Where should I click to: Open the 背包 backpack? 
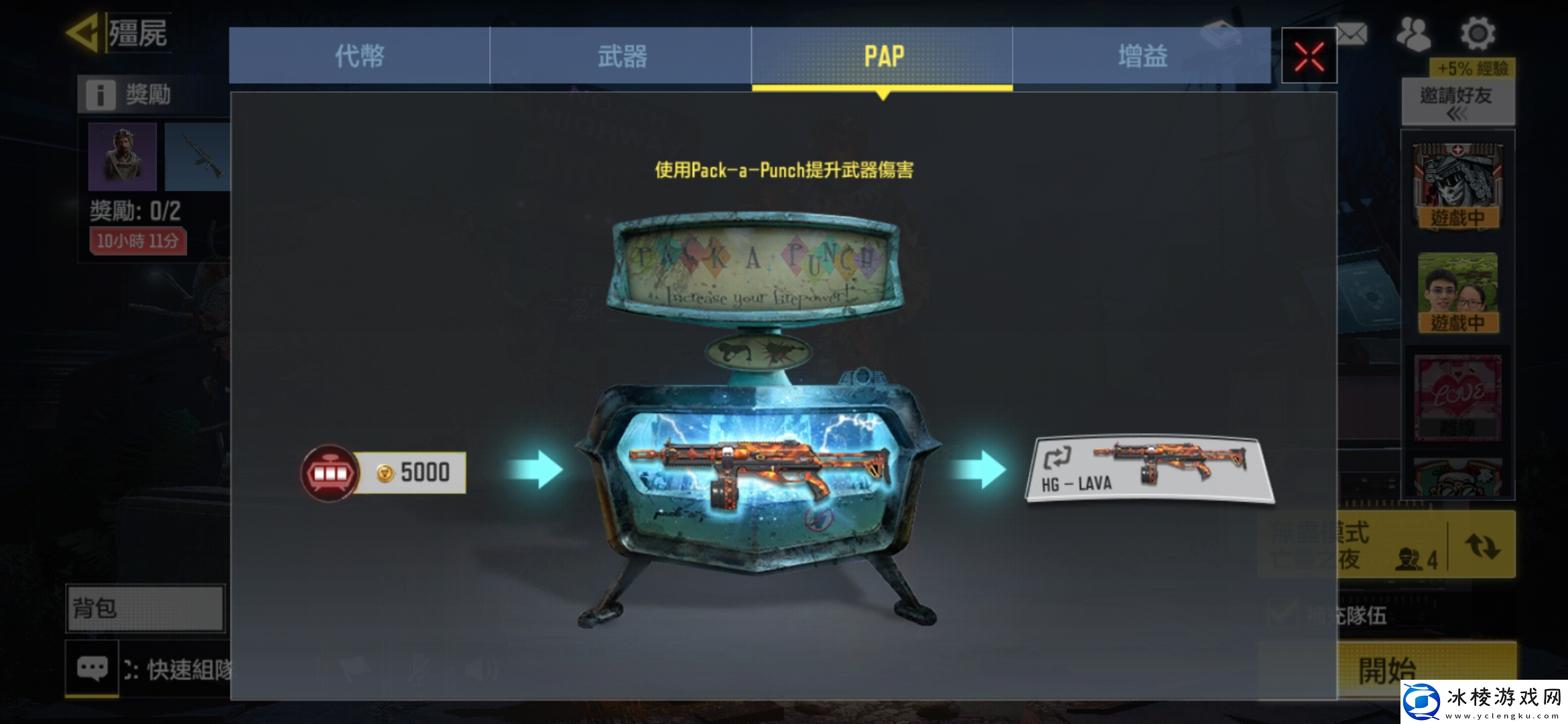[144, 609]
